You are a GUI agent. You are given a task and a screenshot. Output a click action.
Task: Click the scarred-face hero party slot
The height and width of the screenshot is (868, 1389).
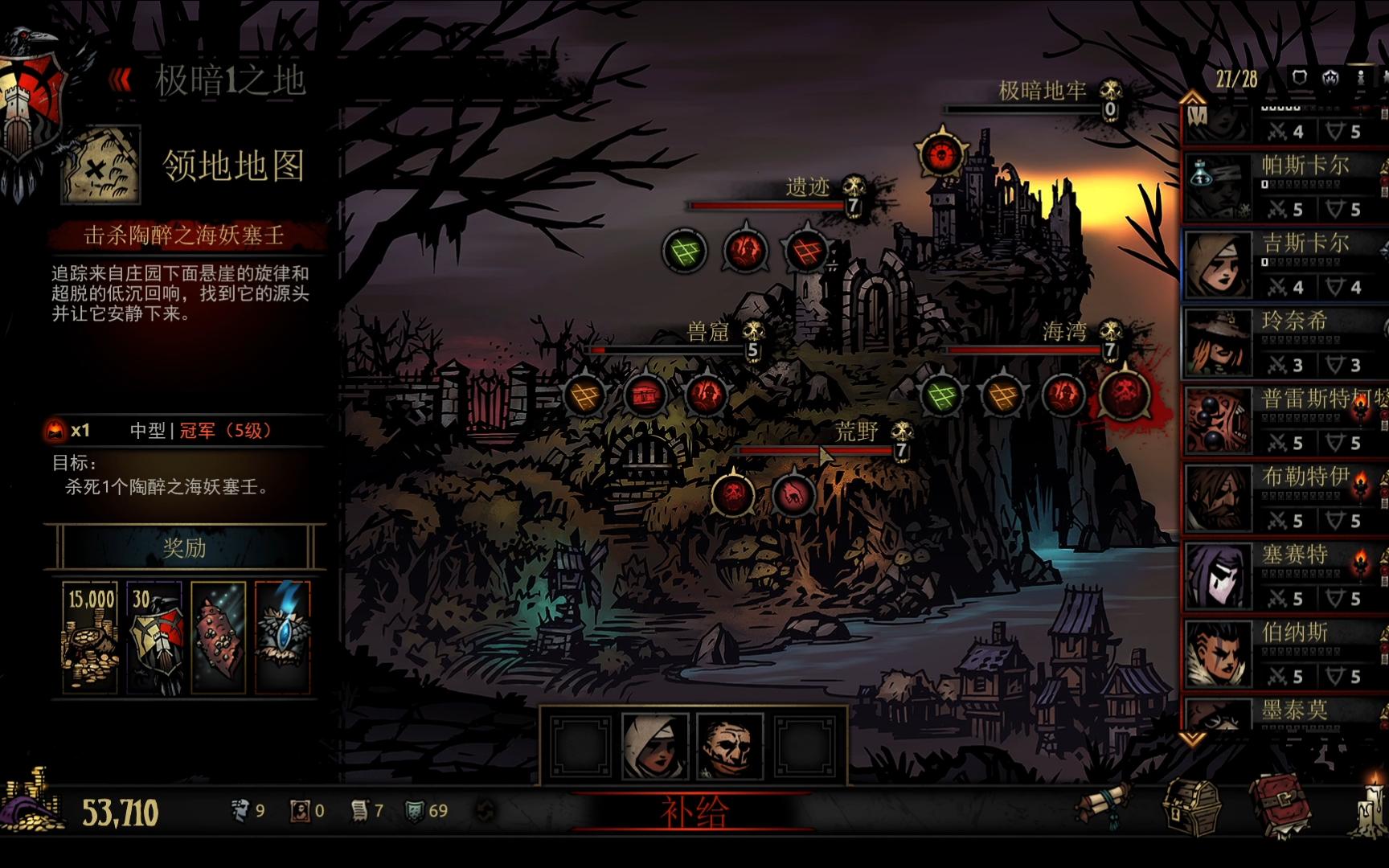click(x=729, y=747)
